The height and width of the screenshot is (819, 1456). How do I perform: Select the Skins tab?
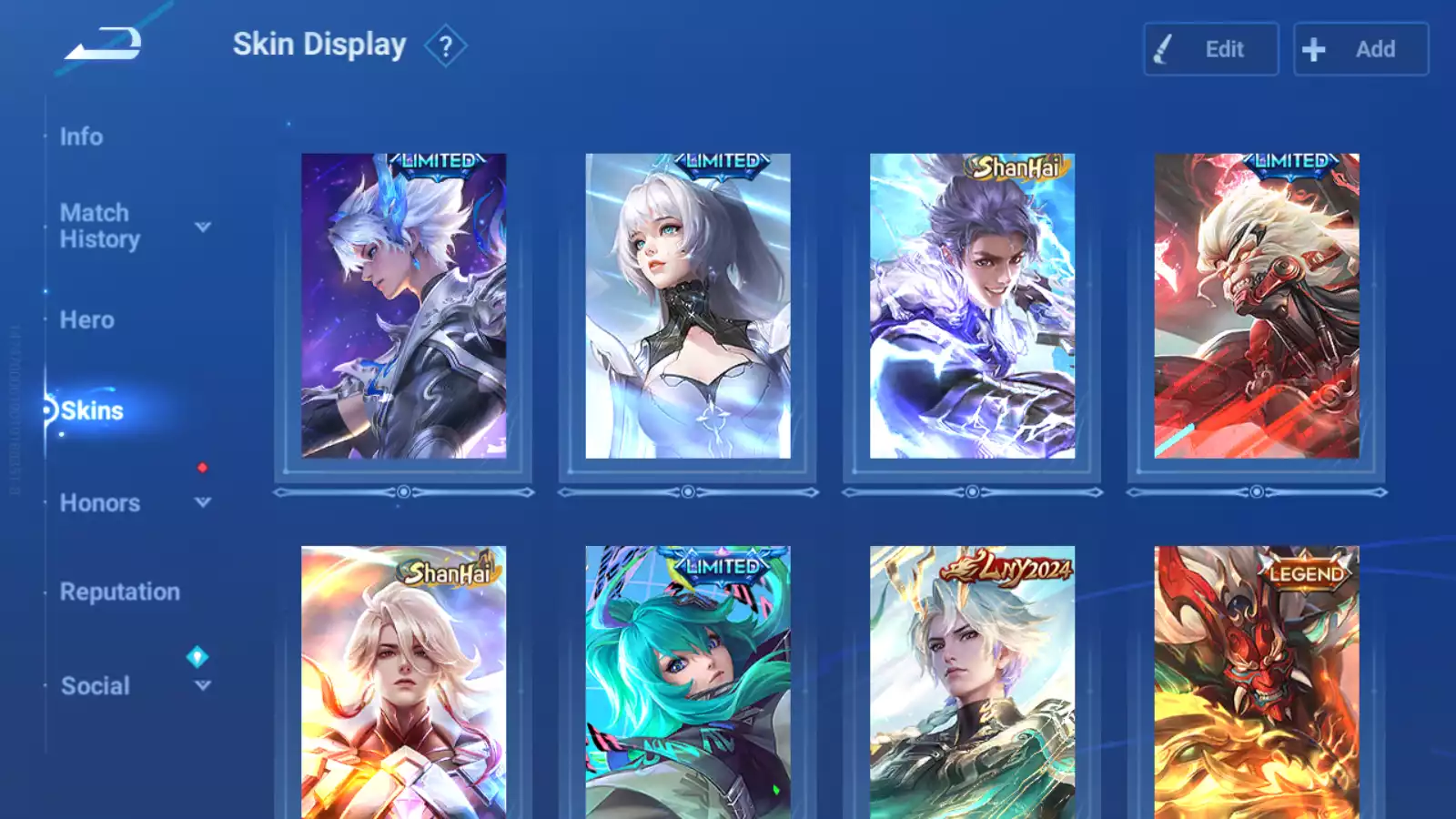click(92, 410)
